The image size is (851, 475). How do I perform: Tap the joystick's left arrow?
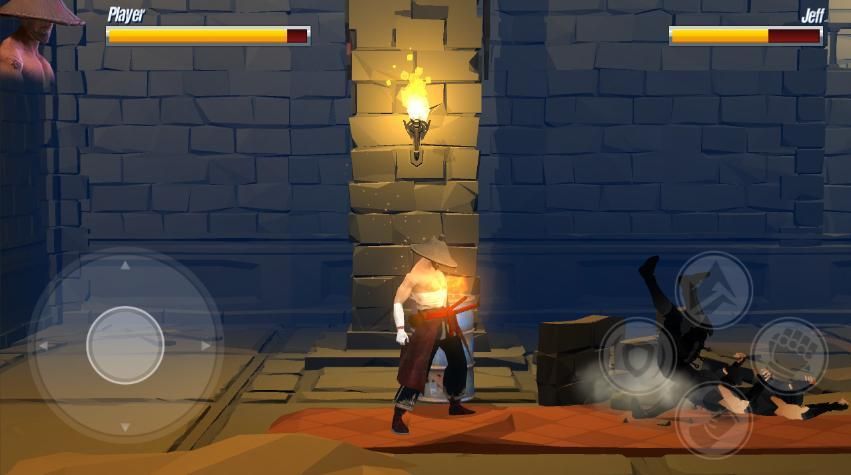(x=43, y=346)
